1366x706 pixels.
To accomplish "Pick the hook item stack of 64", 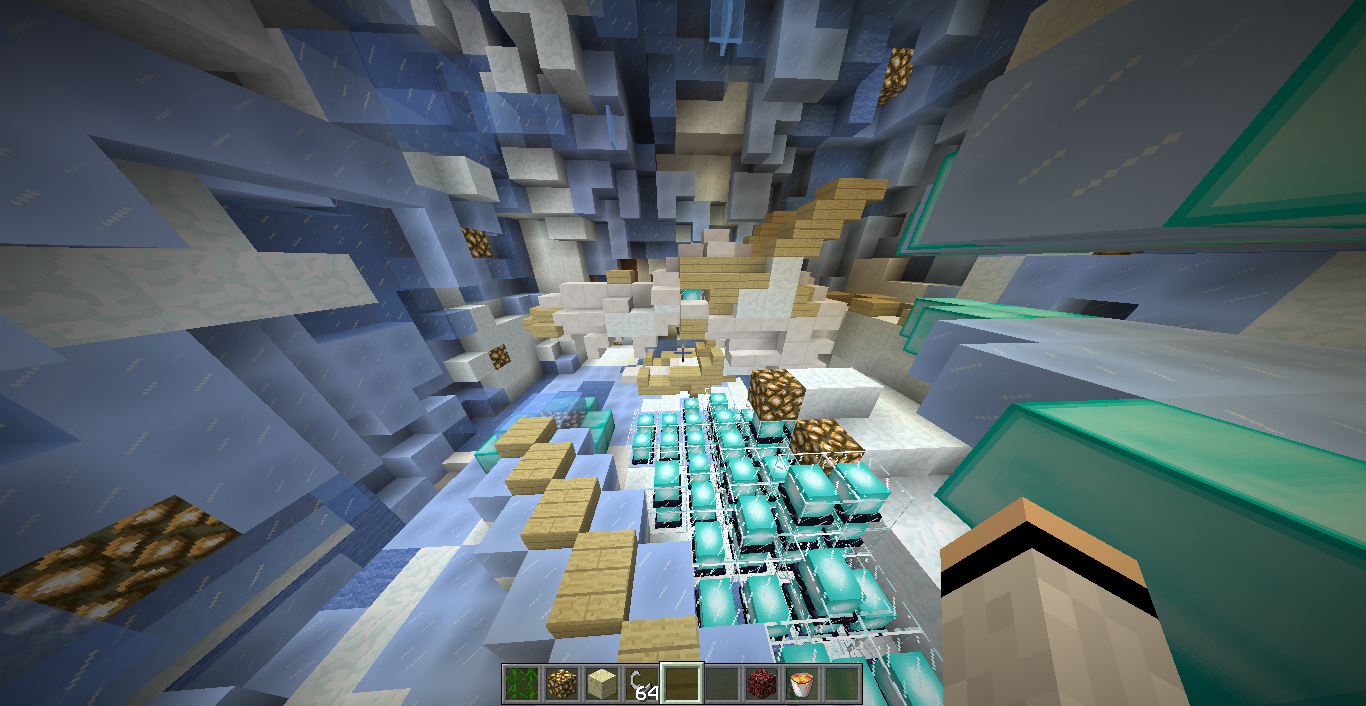I will coord(641,683).
